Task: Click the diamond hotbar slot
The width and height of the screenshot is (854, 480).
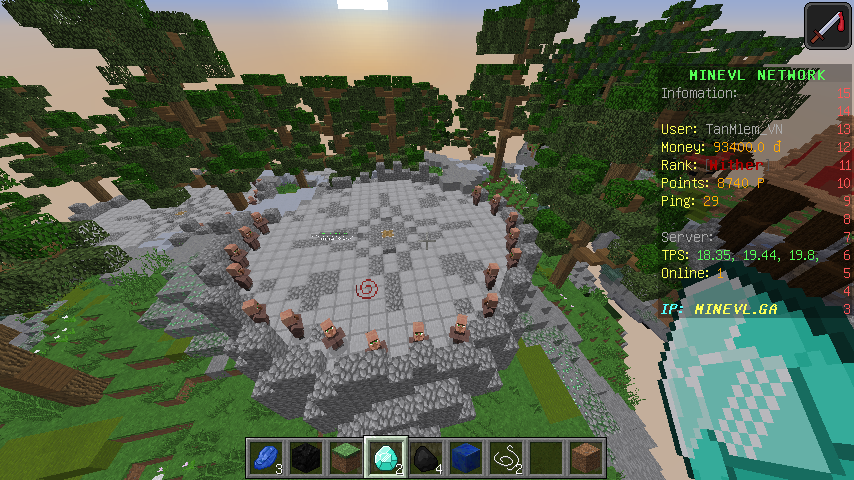Action: (x=386, y=458)
